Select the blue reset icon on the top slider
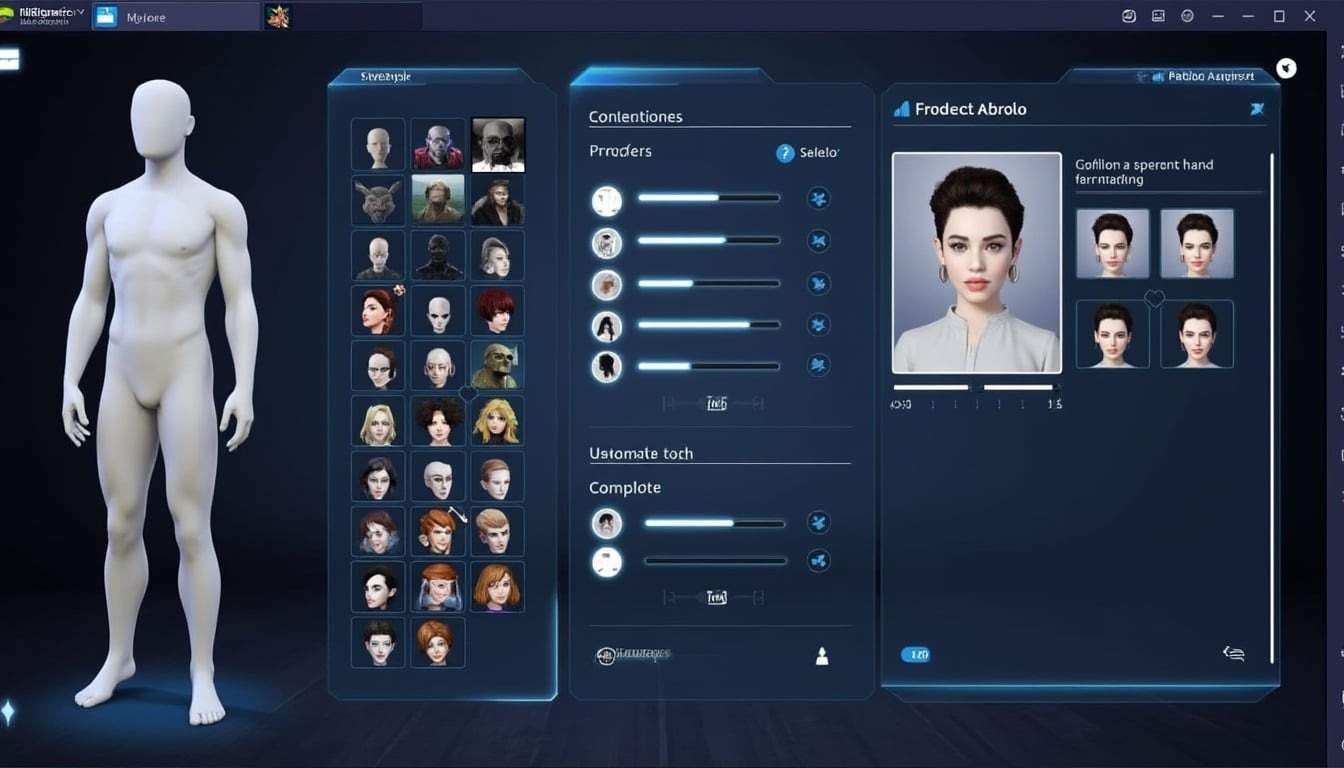The height and width of the screenshot is (768, 1344). coord(818,198)
